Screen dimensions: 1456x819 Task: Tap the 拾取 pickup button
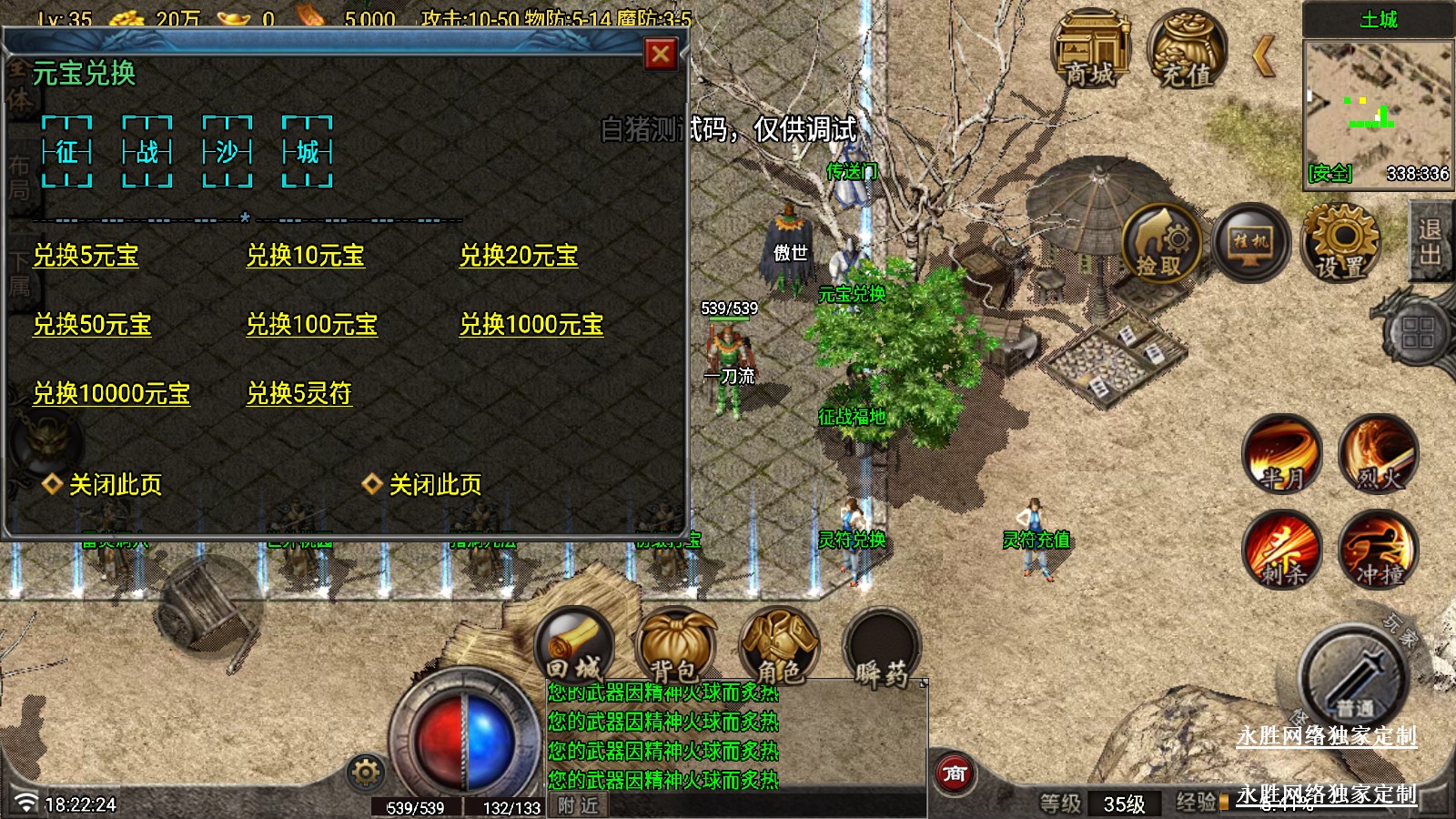(1159, 244)
